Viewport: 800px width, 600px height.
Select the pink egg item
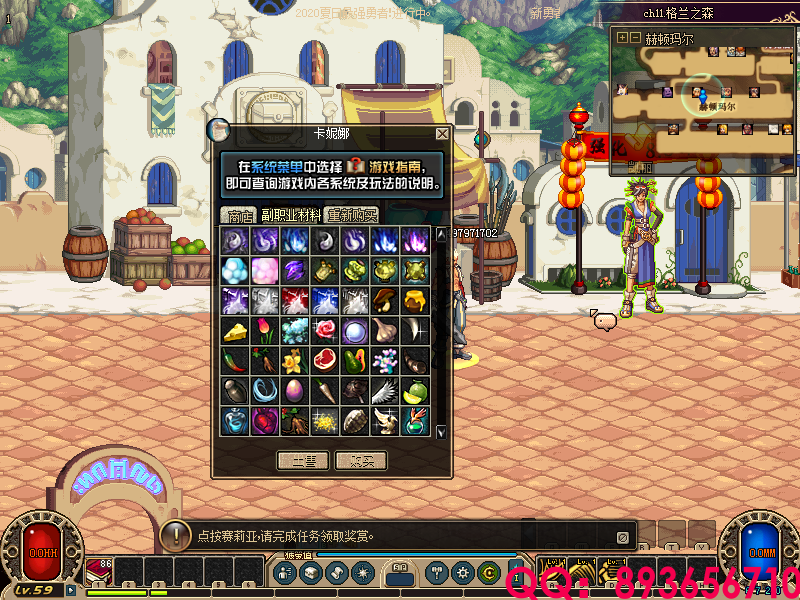coord(294,390)
